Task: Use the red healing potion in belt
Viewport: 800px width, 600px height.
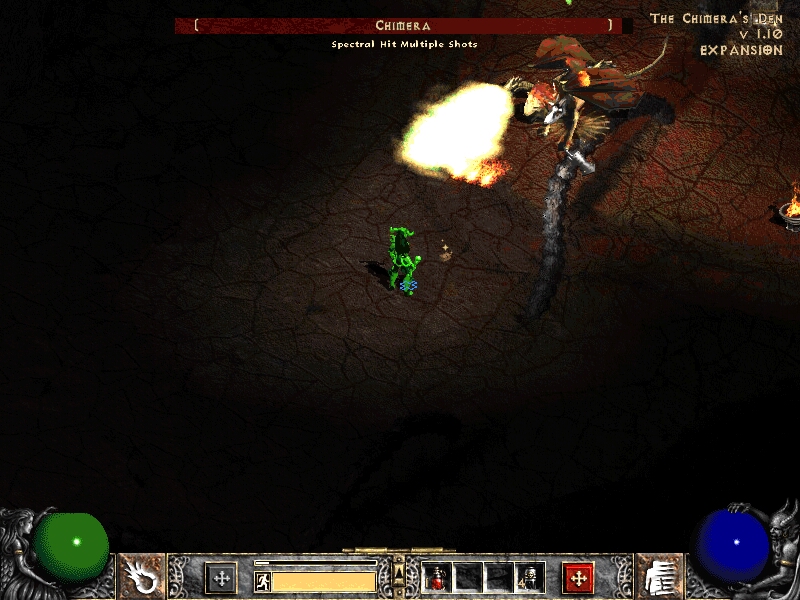Action: tap(437, 577)
